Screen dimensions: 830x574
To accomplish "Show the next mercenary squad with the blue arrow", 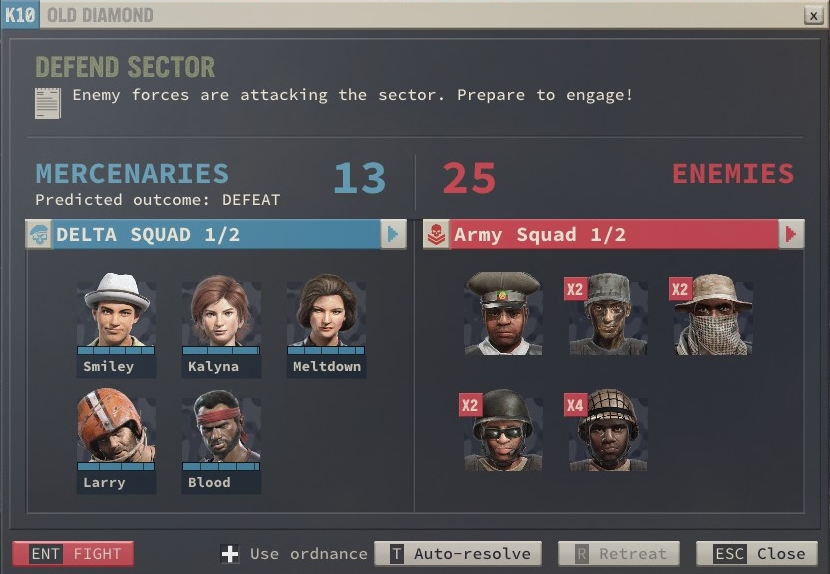I will tap(392, 234).
